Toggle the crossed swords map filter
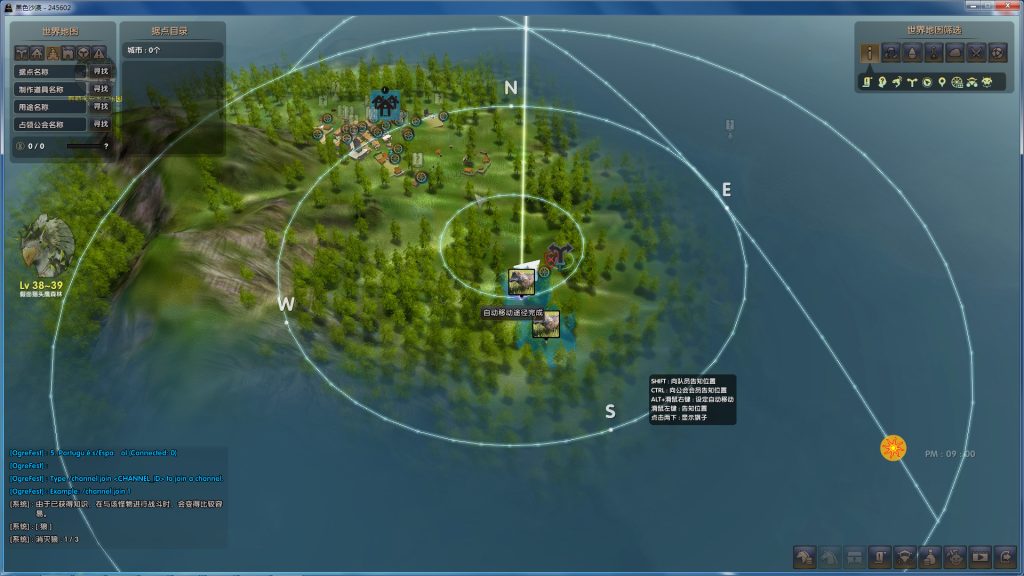The width and height of the screenshot is (1024, 576). (976, 53)
